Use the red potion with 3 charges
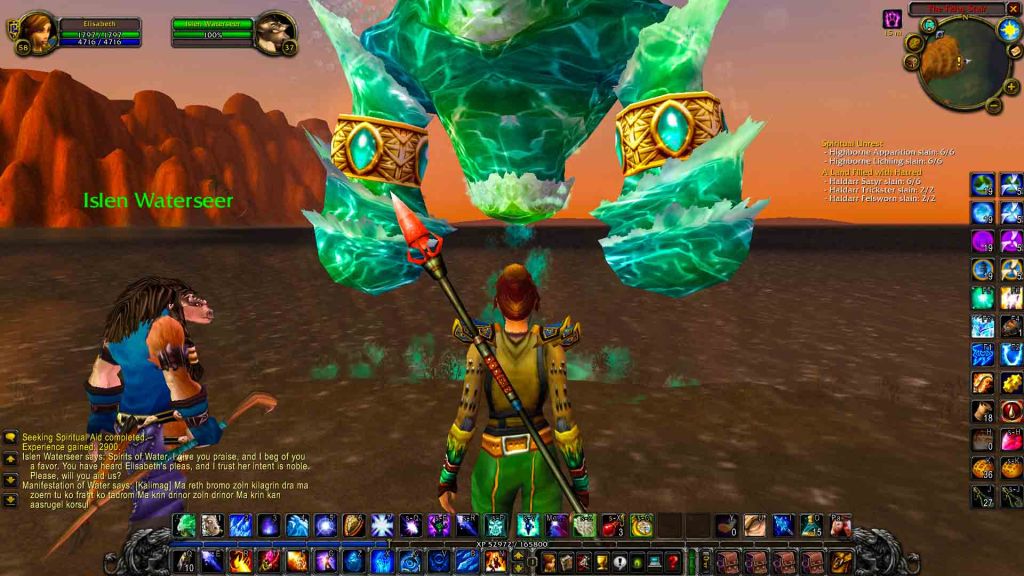The height and width of the screenshot is (576, 1024). click(x=612, y=525)
